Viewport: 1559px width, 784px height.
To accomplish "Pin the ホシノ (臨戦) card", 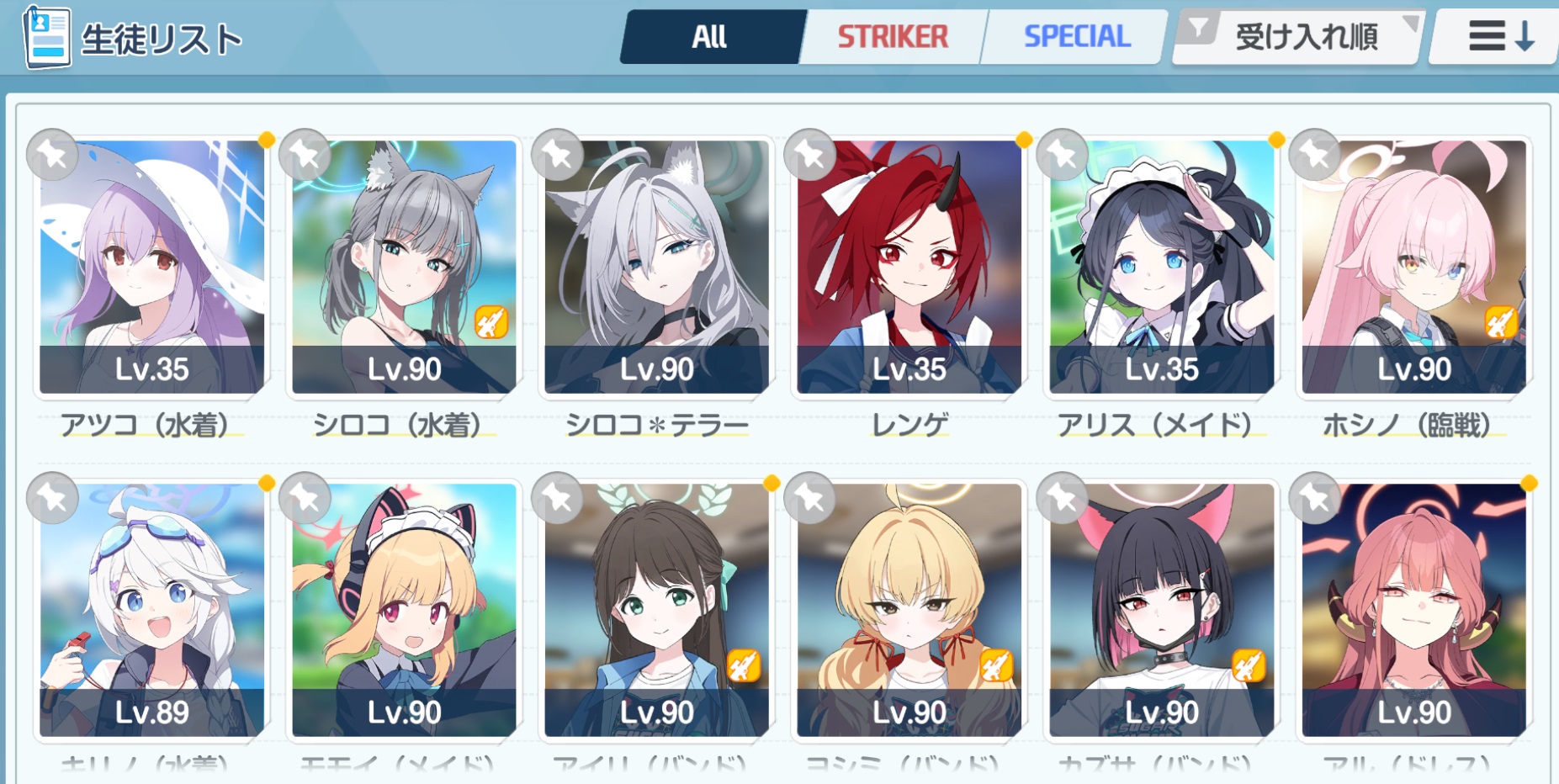I will [x=1314, y=155].
